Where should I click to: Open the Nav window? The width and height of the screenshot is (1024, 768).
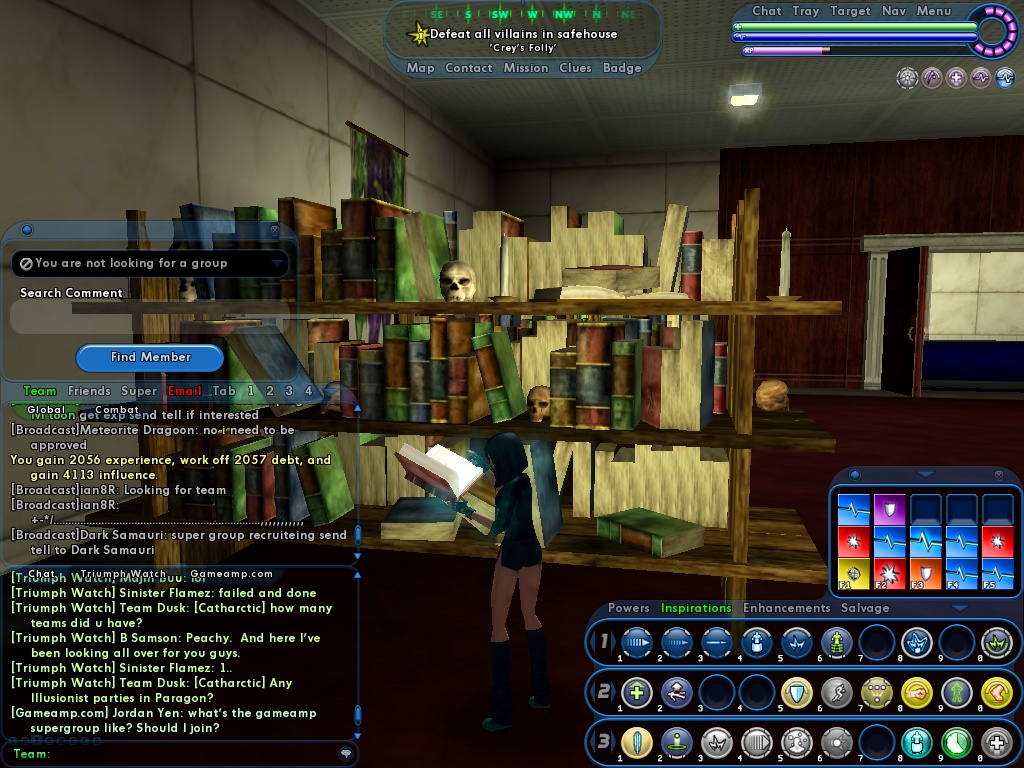[894, 11]
